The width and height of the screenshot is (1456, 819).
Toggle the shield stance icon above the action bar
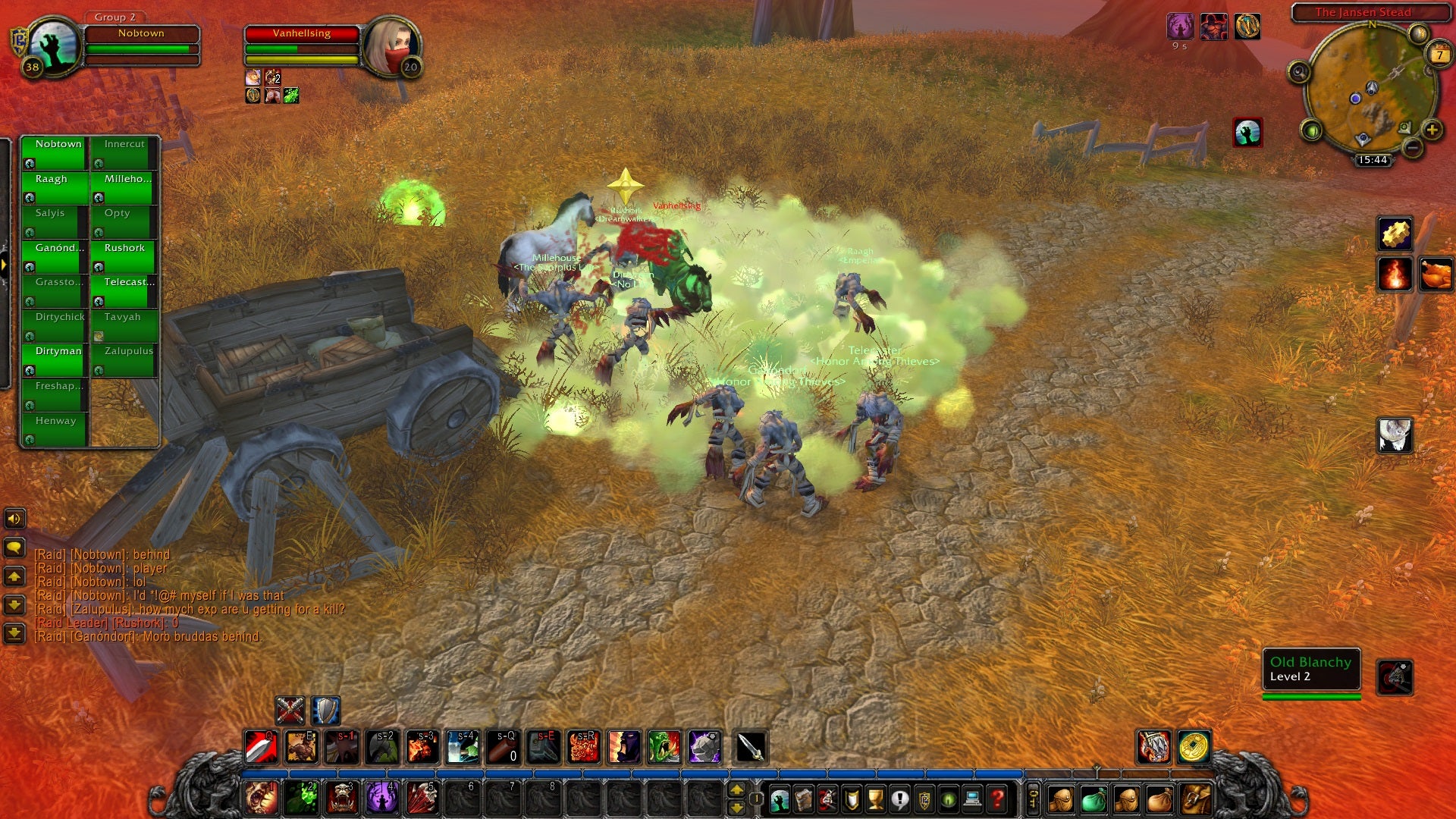tap(325, 711)
